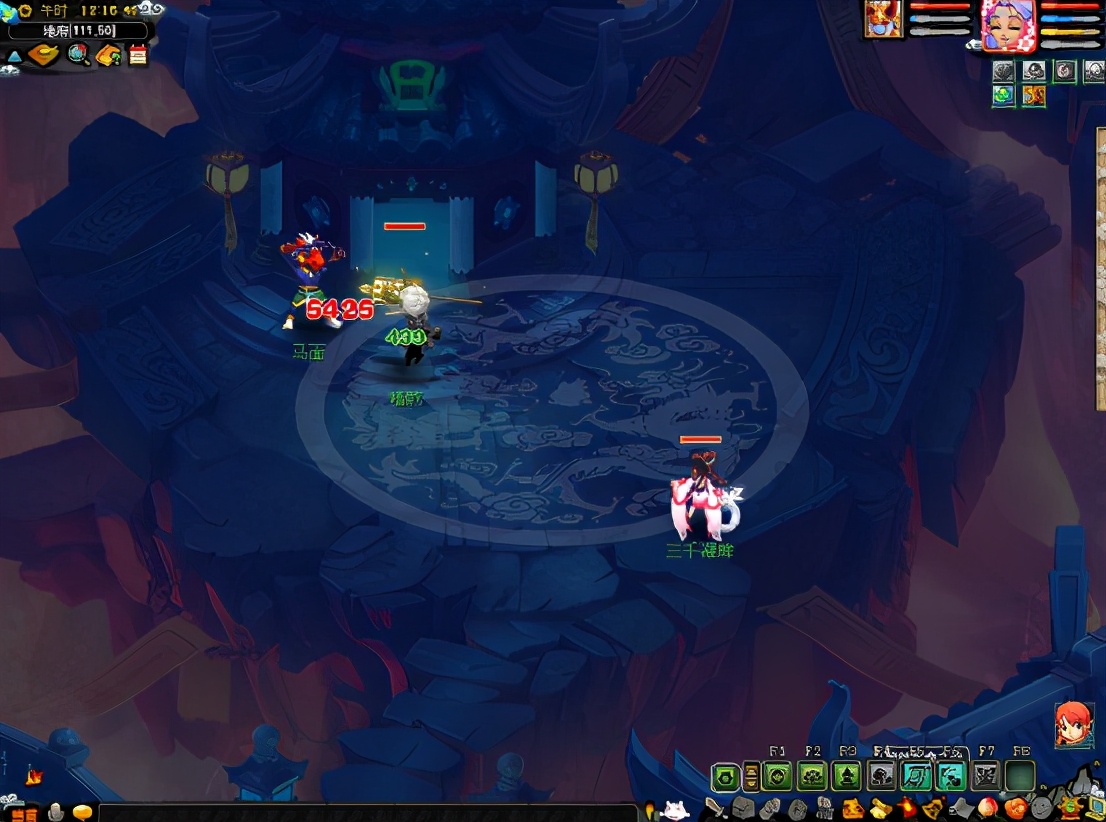Open the orange book with question mark
This screenshot has height=822, width=1106.
click(x=108, y=55)
